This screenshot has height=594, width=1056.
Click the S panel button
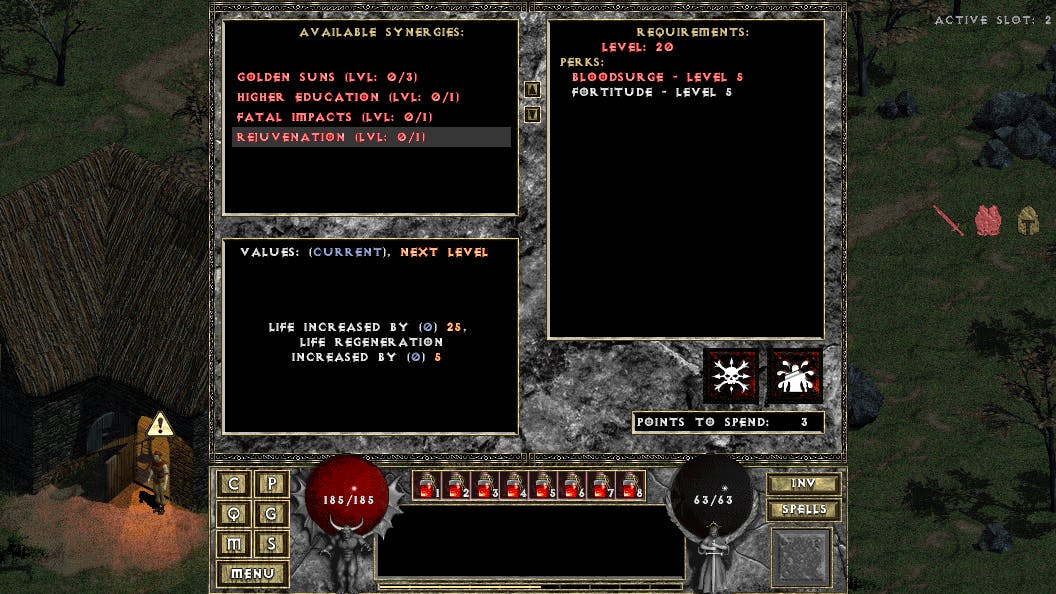click(x=271, y=544)
